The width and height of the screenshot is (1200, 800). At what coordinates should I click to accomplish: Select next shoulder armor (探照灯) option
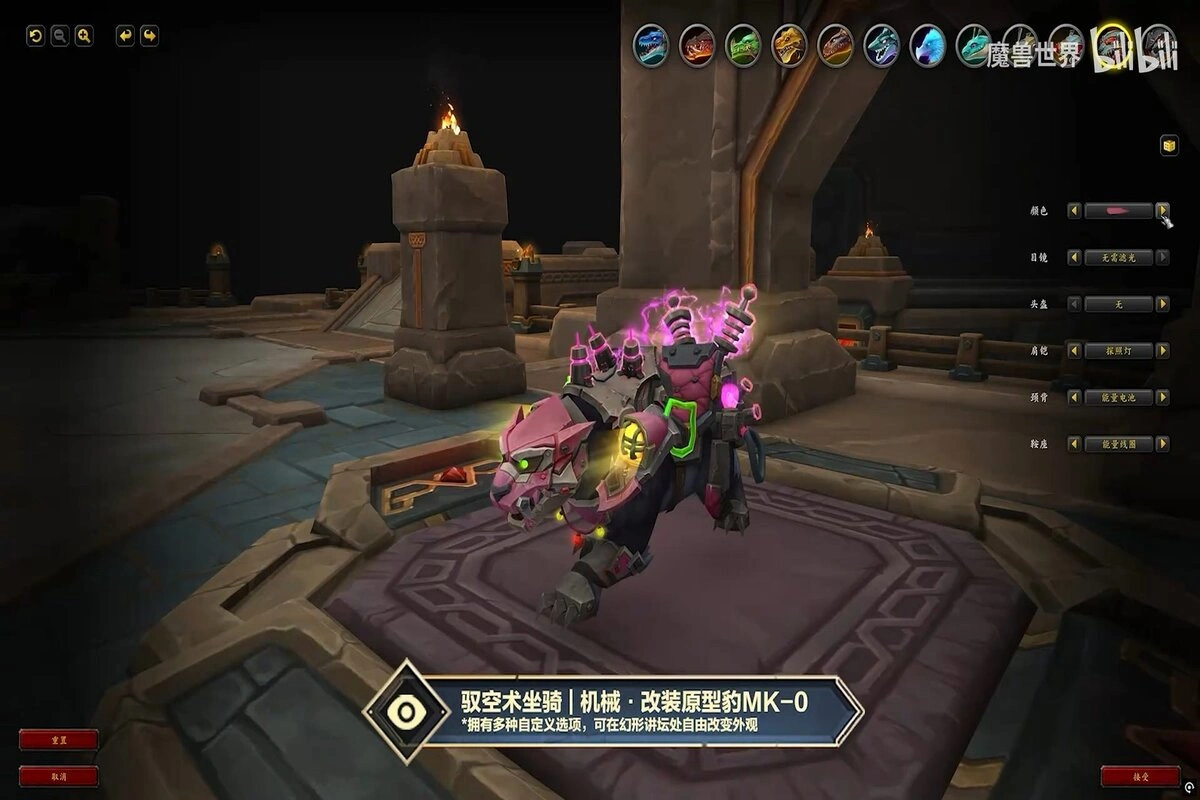[1163, 351]
